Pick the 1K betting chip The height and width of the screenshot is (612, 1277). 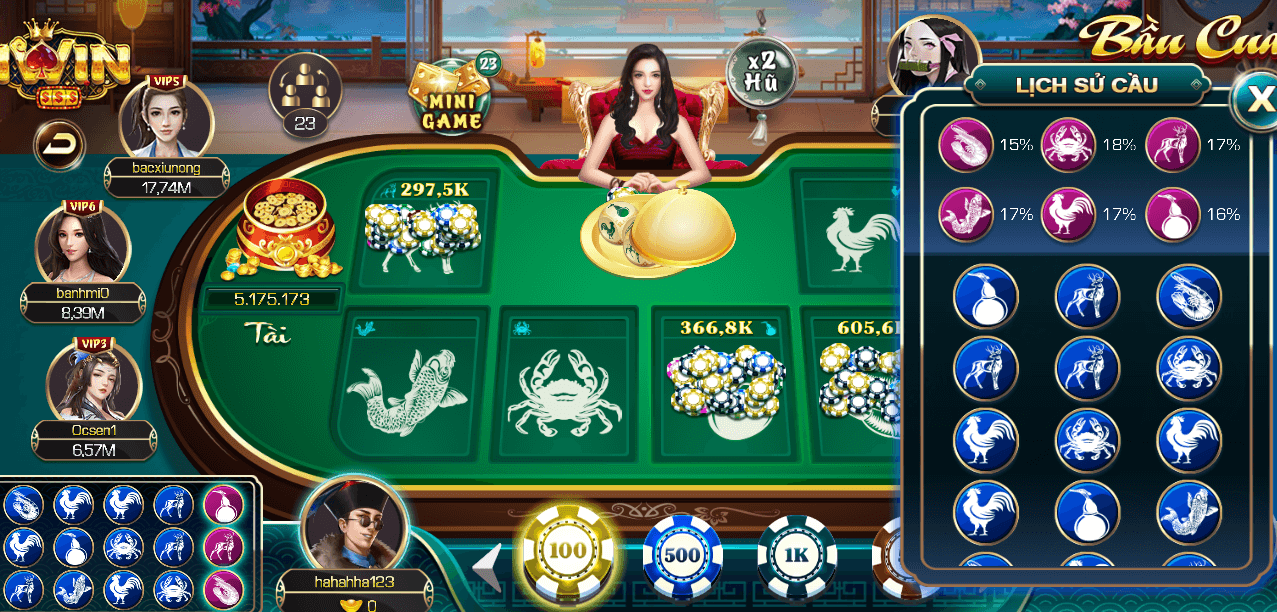coord(796,555)
